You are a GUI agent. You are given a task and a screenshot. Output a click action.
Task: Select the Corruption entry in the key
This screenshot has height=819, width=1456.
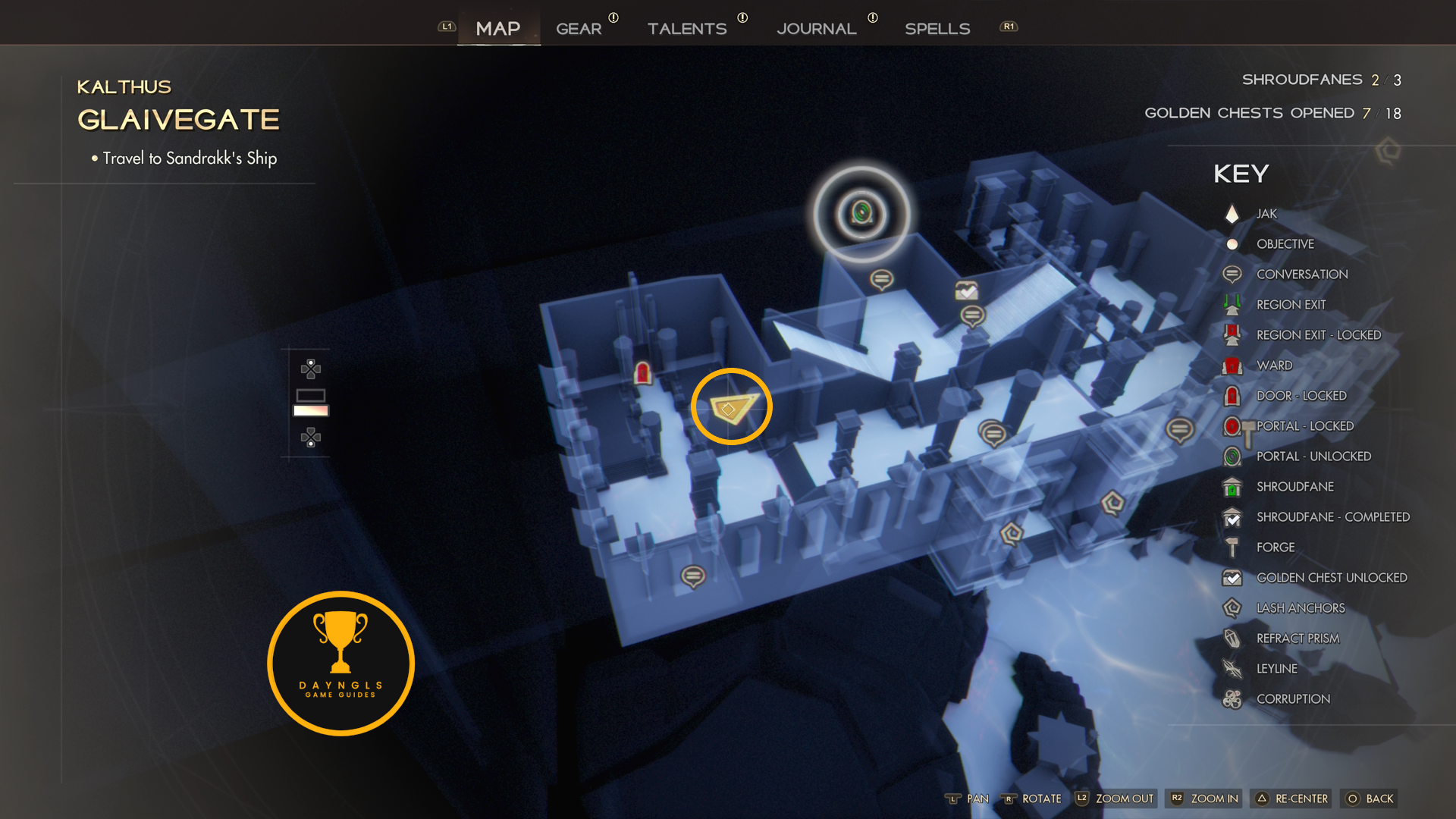pyautogui.click(x=1293, y=699)
